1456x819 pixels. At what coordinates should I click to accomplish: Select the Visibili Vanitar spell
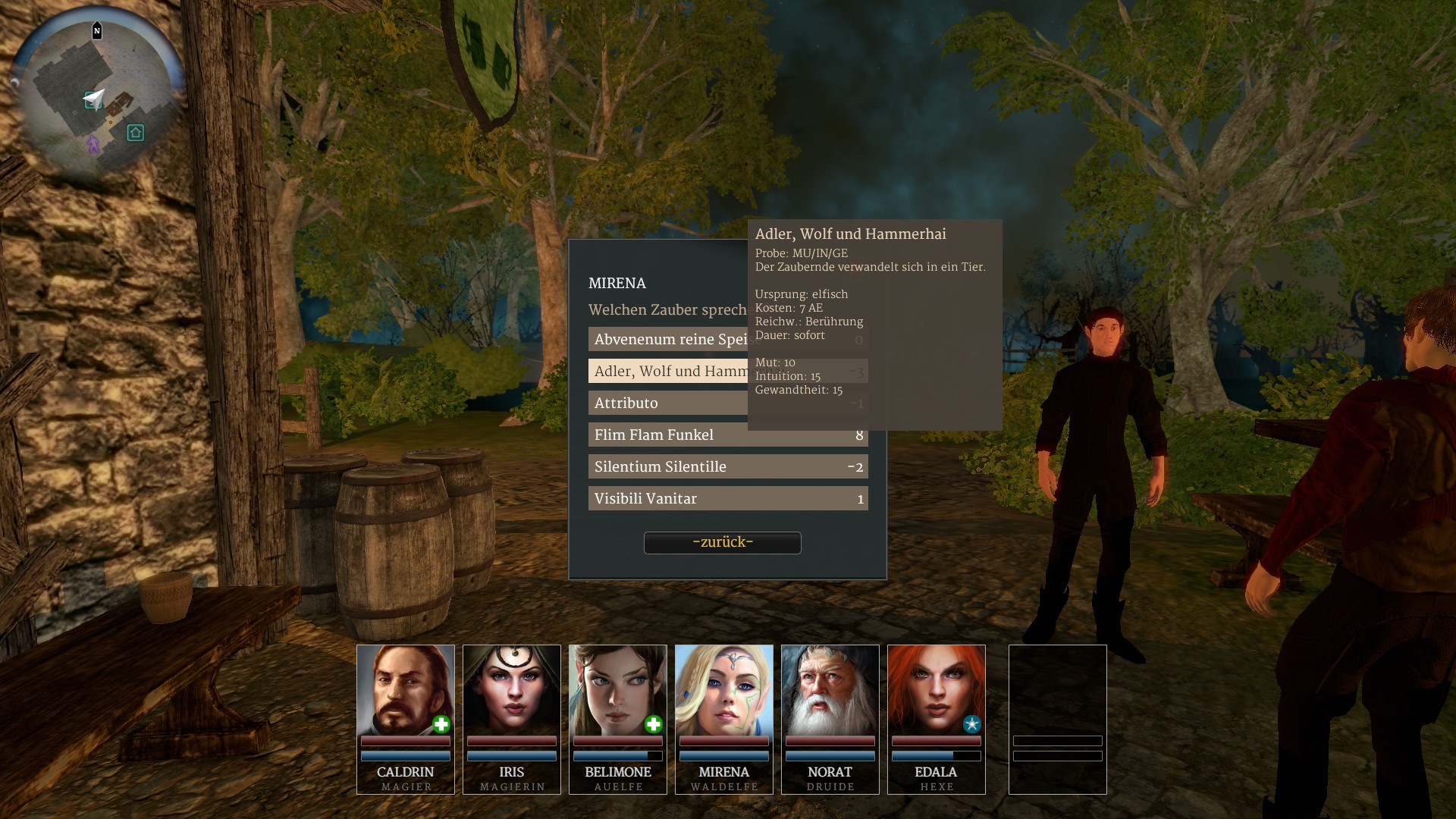coord(727,499)
